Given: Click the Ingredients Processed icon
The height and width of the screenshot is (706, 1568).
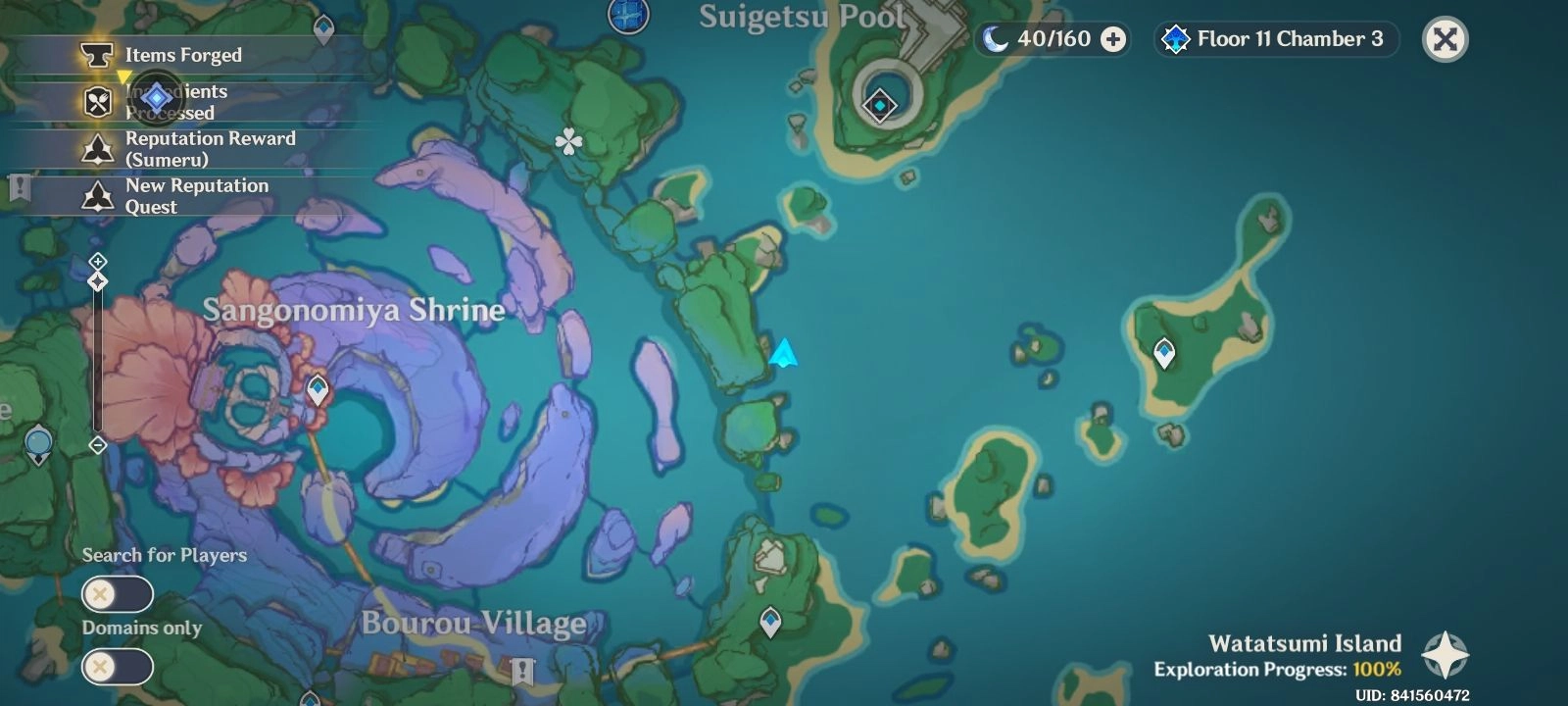Looking at the screenshot, I should click(97, 102).
